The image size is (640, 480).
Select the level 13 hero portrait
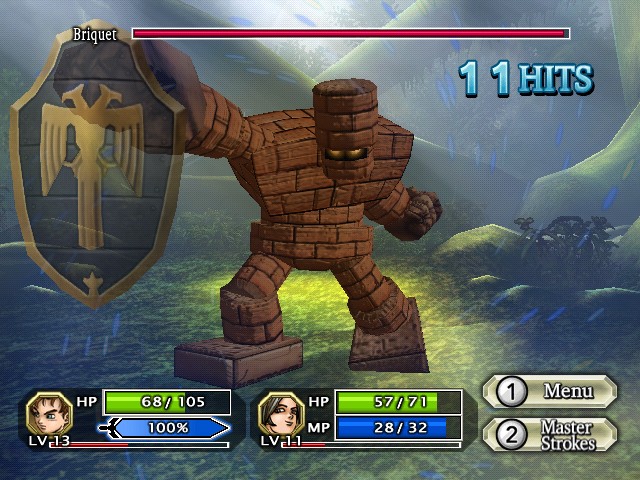[47, 413]
